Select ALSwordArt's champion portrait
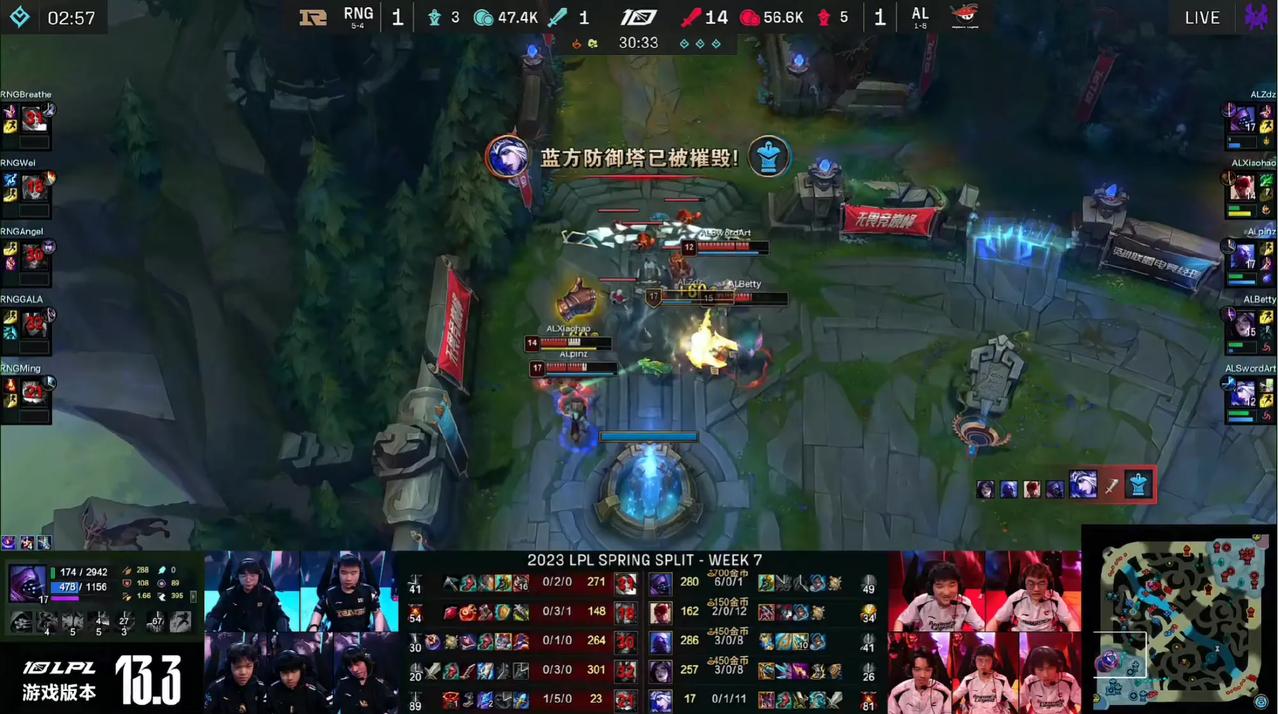1278x714 pixels. 1242,392
